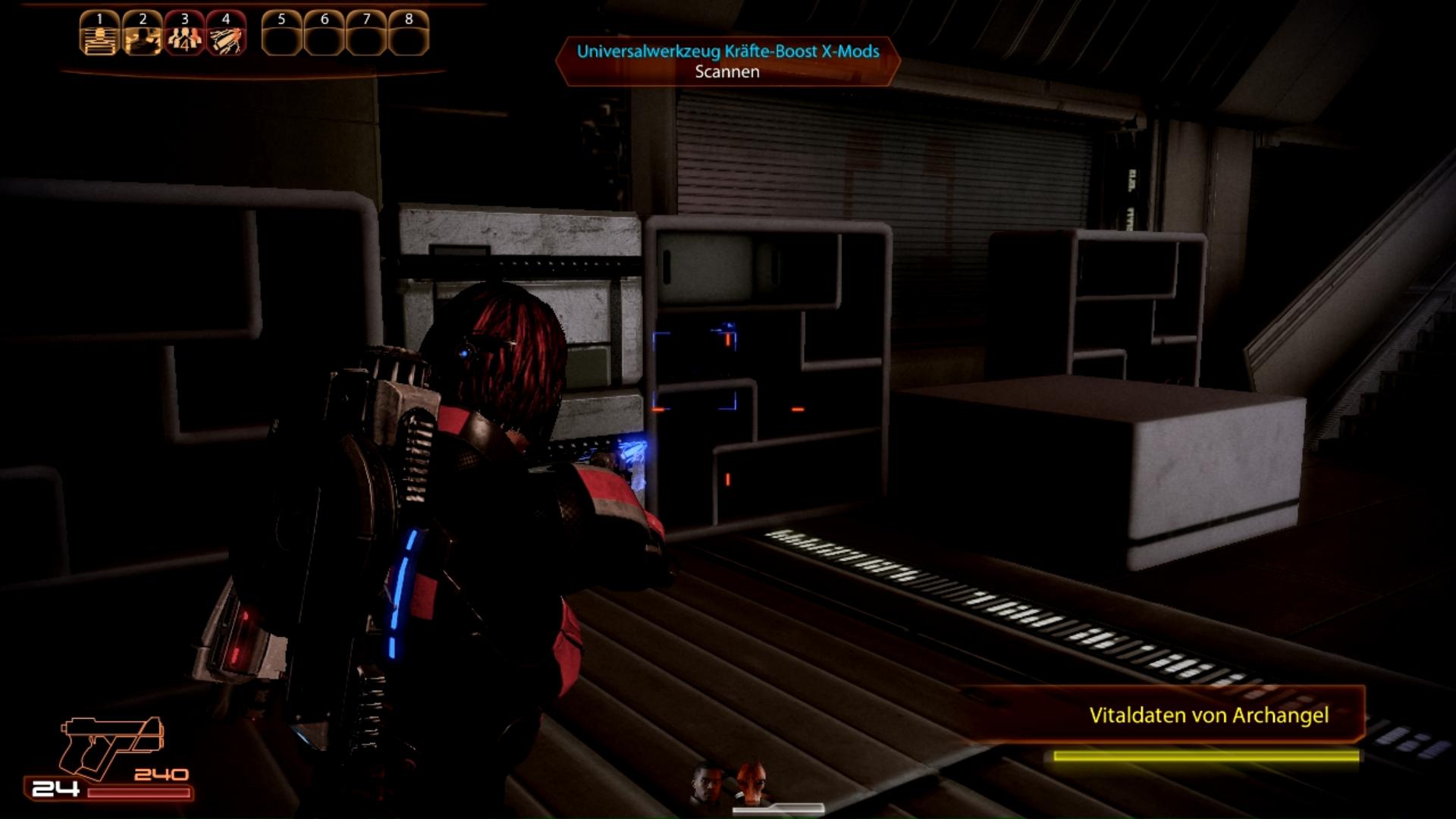Select Jacob's squad portrait
This screenshot has height=819, width=1456.
(708, 783)
